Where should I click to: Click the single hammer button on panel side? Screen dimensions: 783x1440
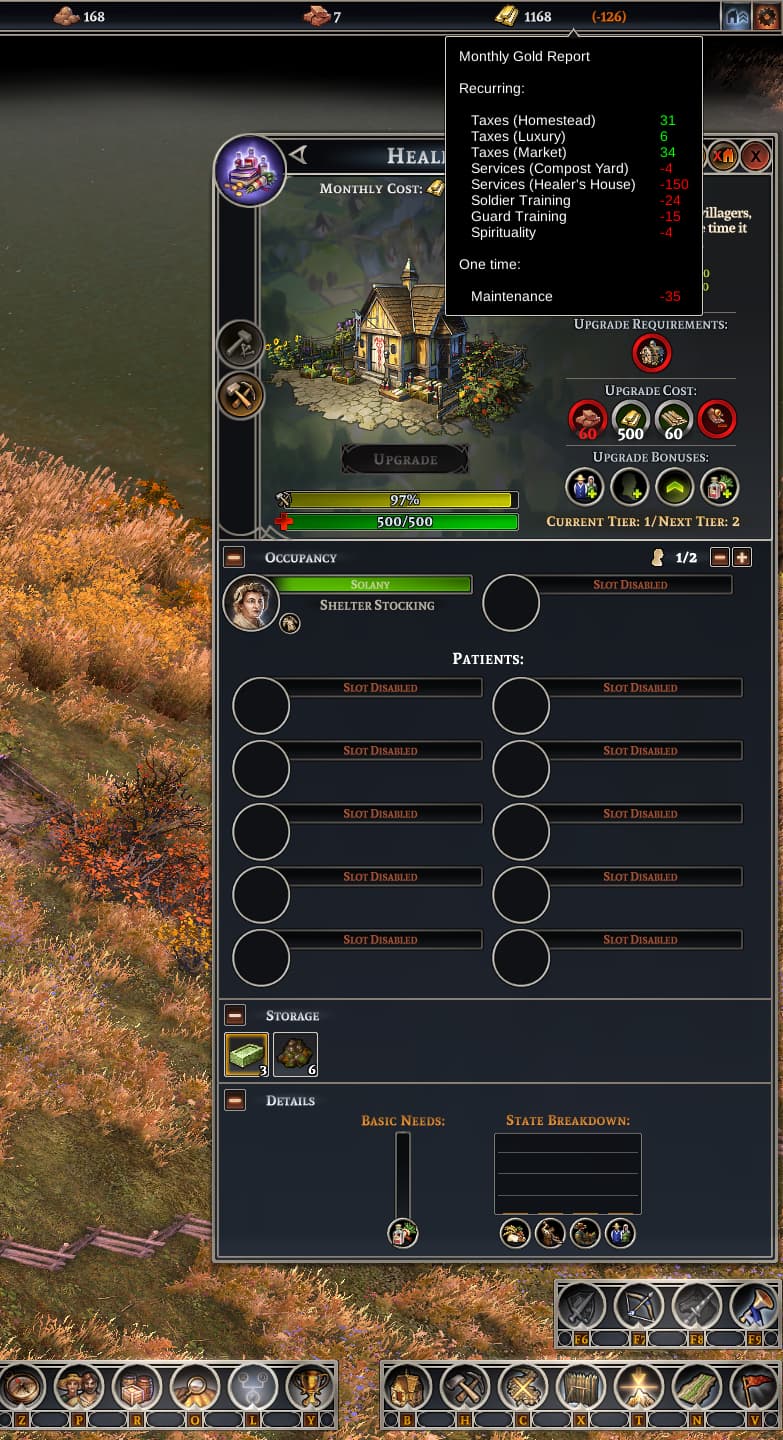pyautogui.click(x=240, y=344)
